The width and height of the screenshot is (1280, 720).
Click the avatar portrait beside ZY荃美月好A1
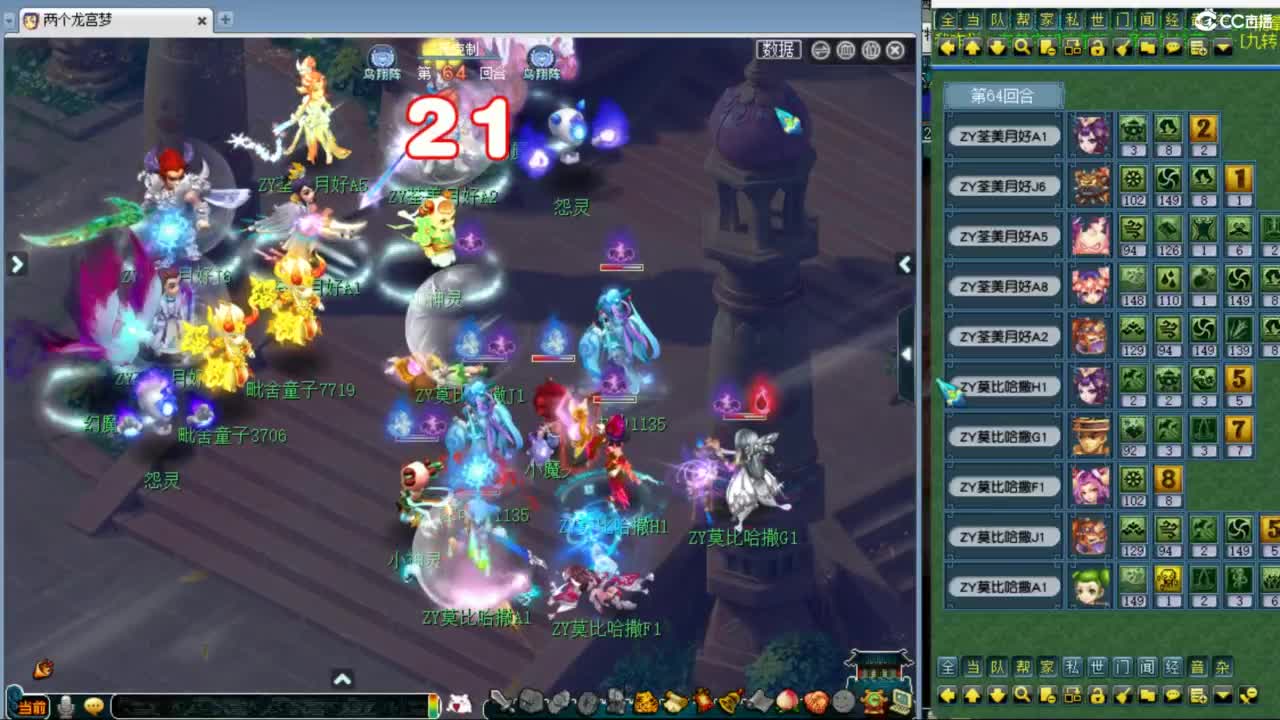(1089, 135)
